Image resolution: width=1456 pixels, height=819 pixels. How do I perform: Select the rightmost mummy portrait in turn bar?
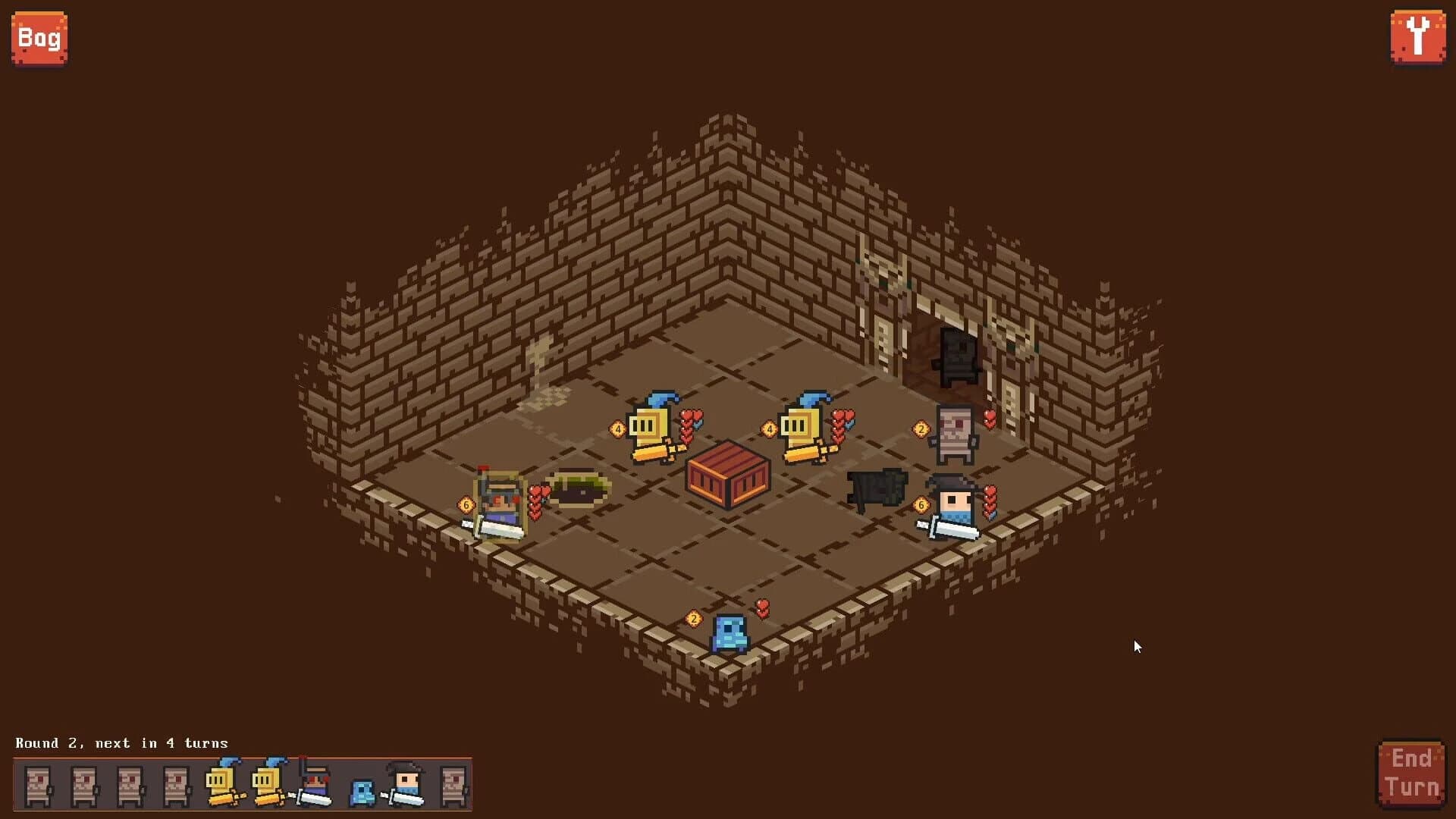453,781
